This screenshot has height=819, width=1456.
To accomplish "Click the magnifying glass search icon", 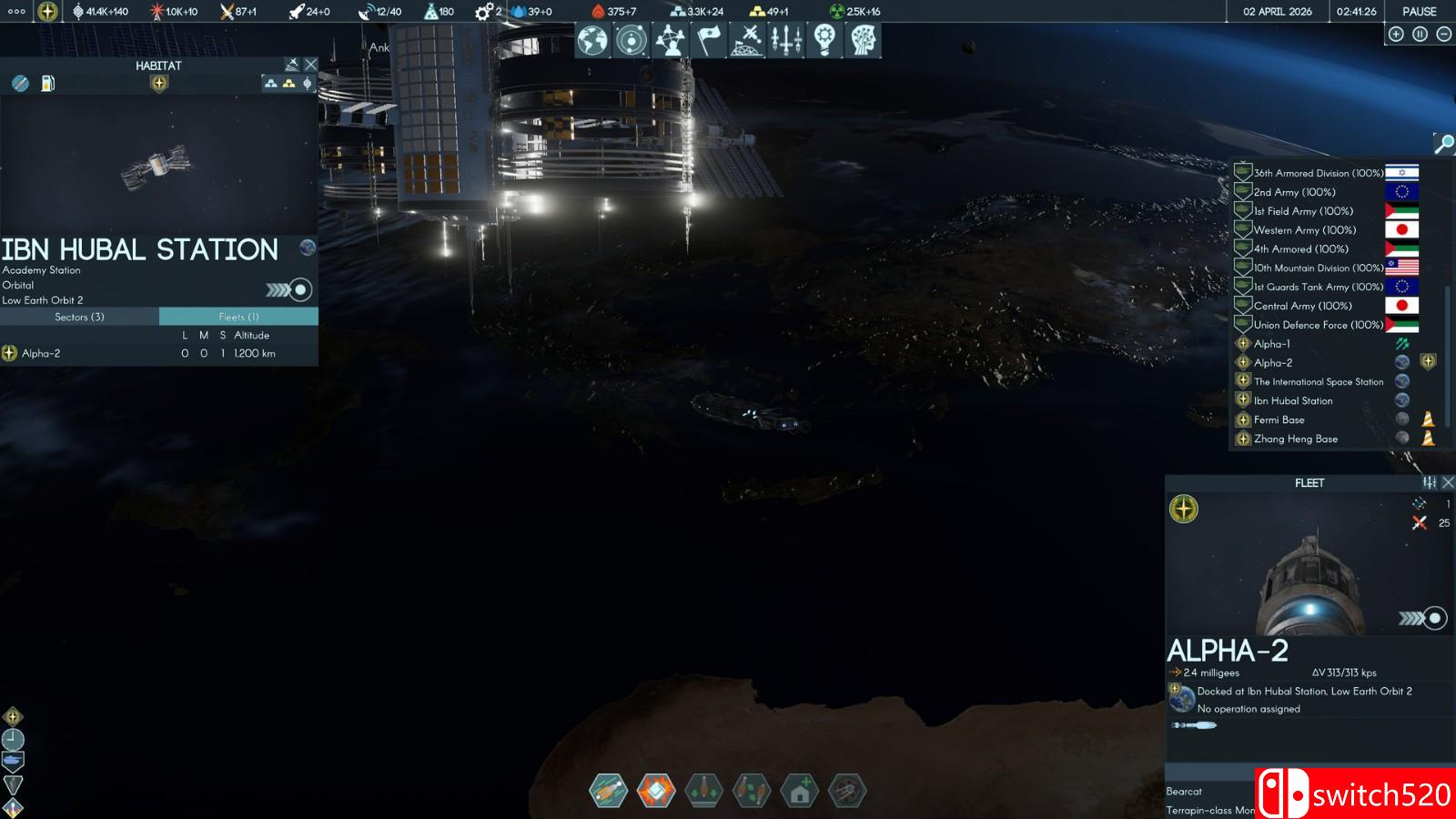I will click(1443, 143).
